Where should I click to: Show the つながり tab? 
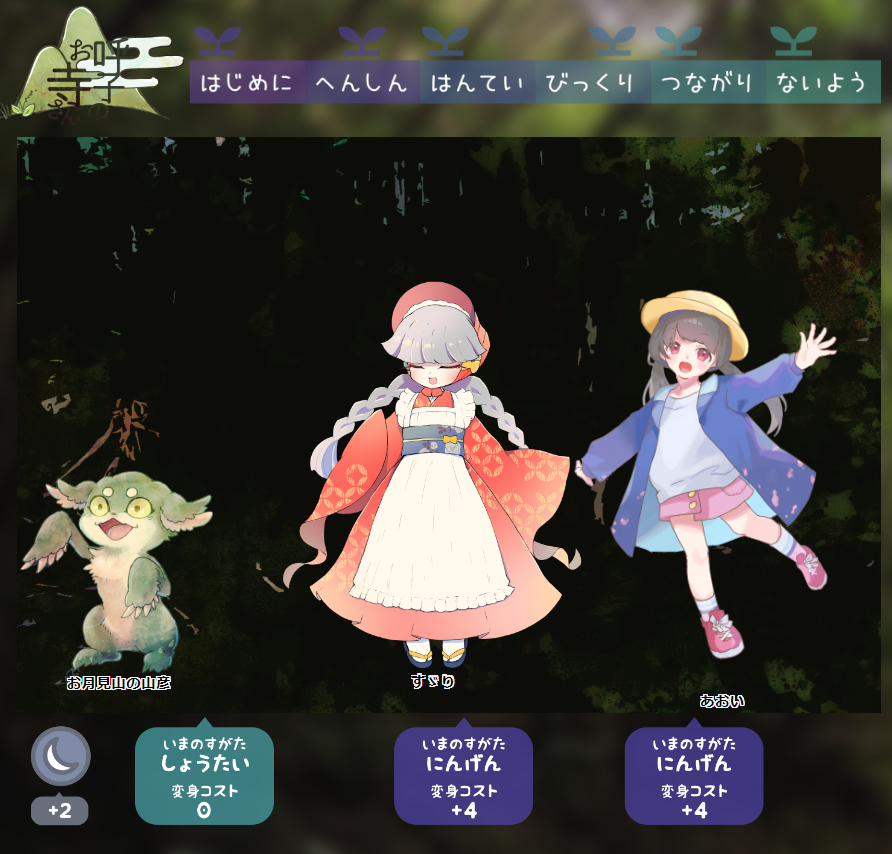(707, 83)
